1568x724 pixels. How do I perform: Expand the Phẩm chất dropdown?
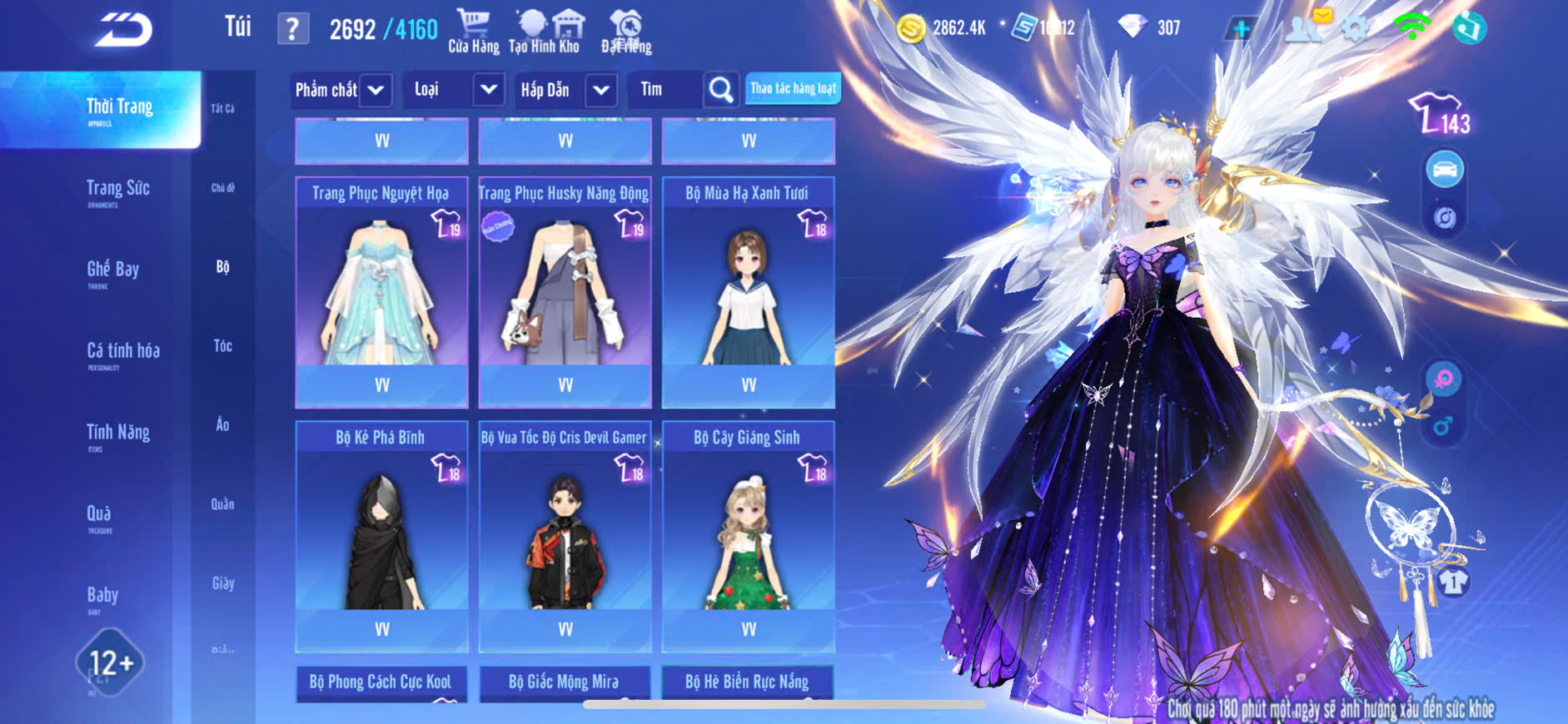(376, 90)
